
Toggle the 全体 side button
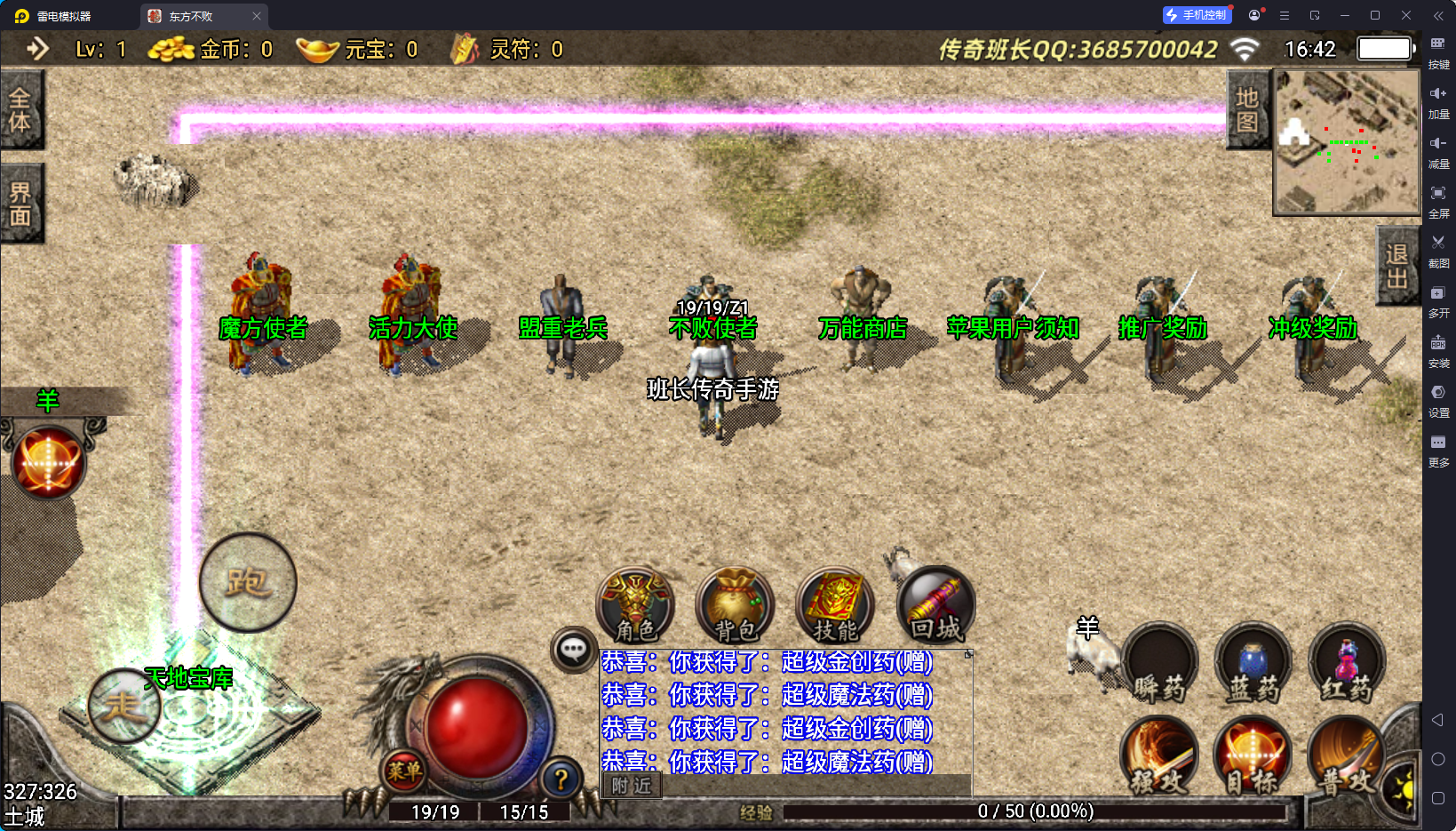[20, 110]
